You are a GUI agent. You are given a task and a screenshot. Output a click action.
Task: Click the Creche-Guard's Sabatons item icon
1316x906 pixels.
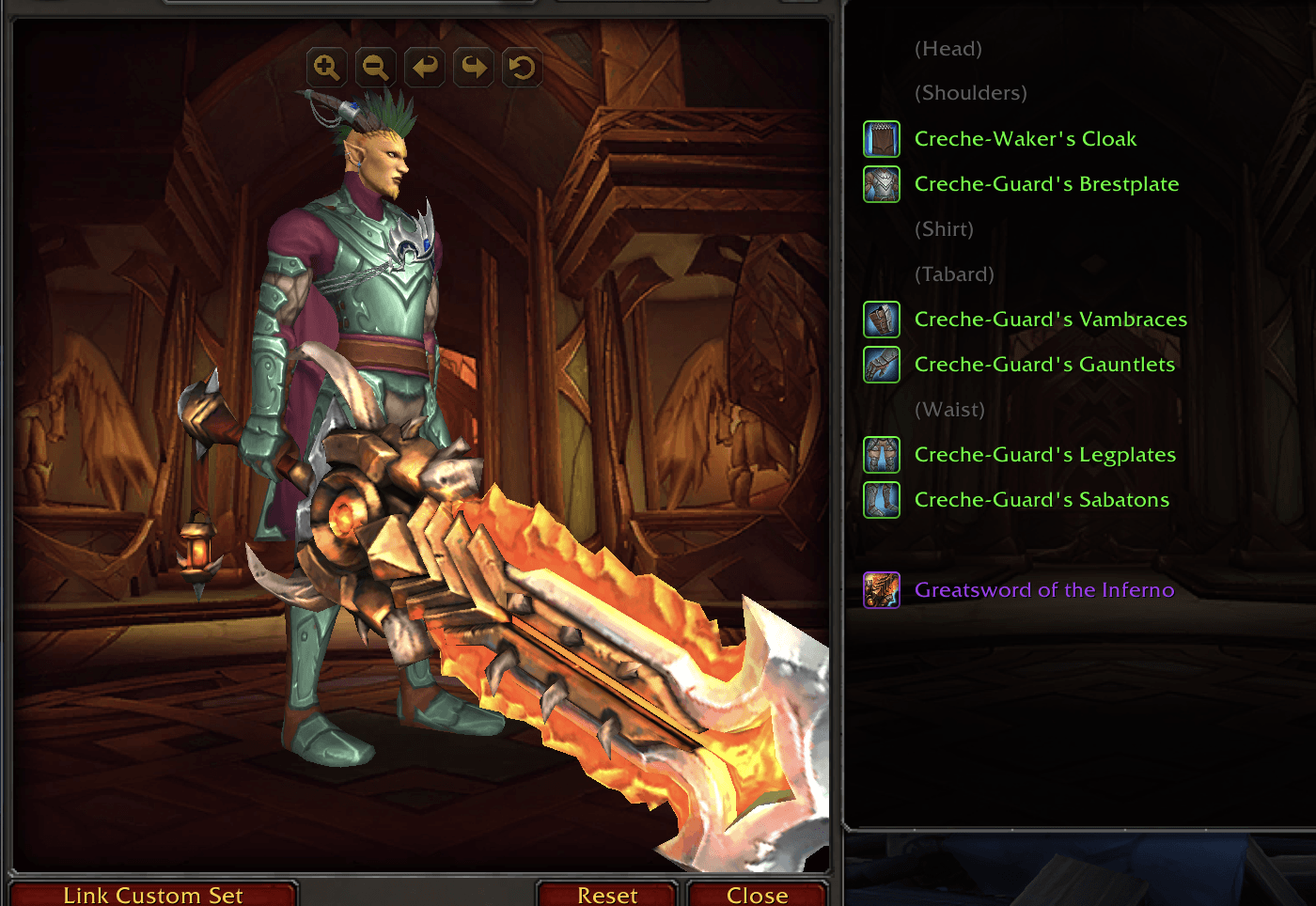pyautogui.click(x=881, y=500)
